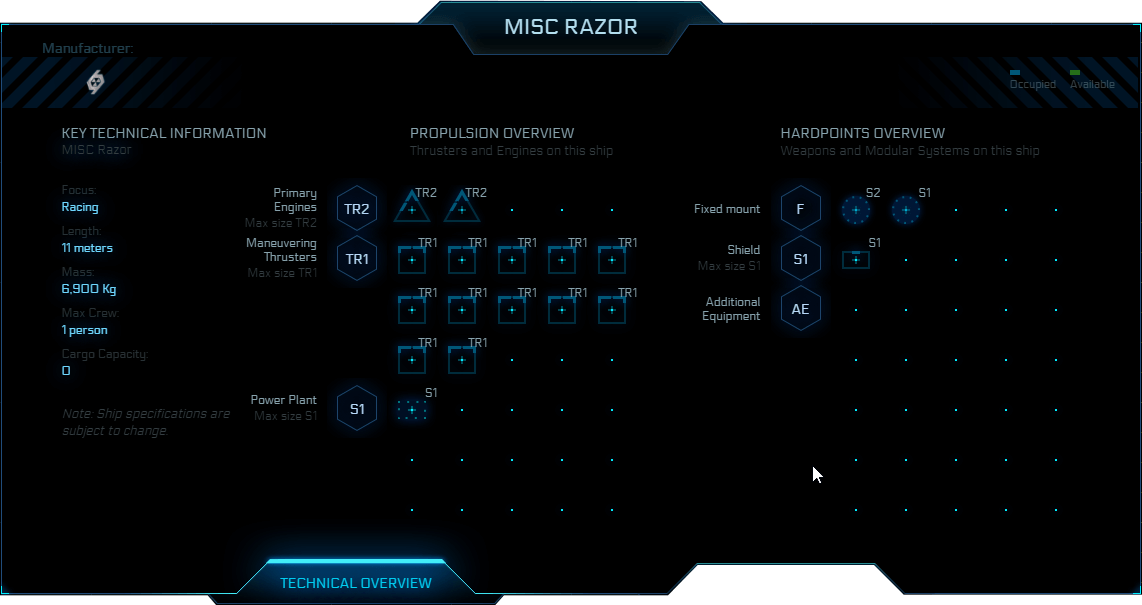Select the S1 fixed mount hardpoint
This screenshot has width=1142, height=605.
coord(906,210)
